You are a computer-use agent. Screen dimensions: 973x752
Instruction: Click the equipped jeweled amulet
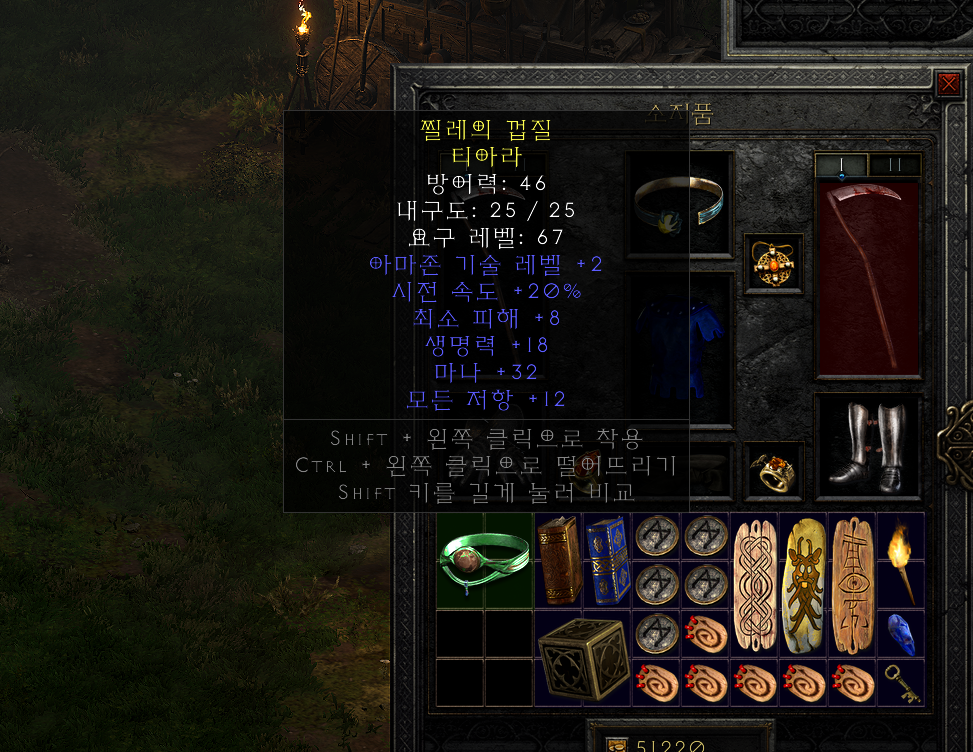pos(773,264)
